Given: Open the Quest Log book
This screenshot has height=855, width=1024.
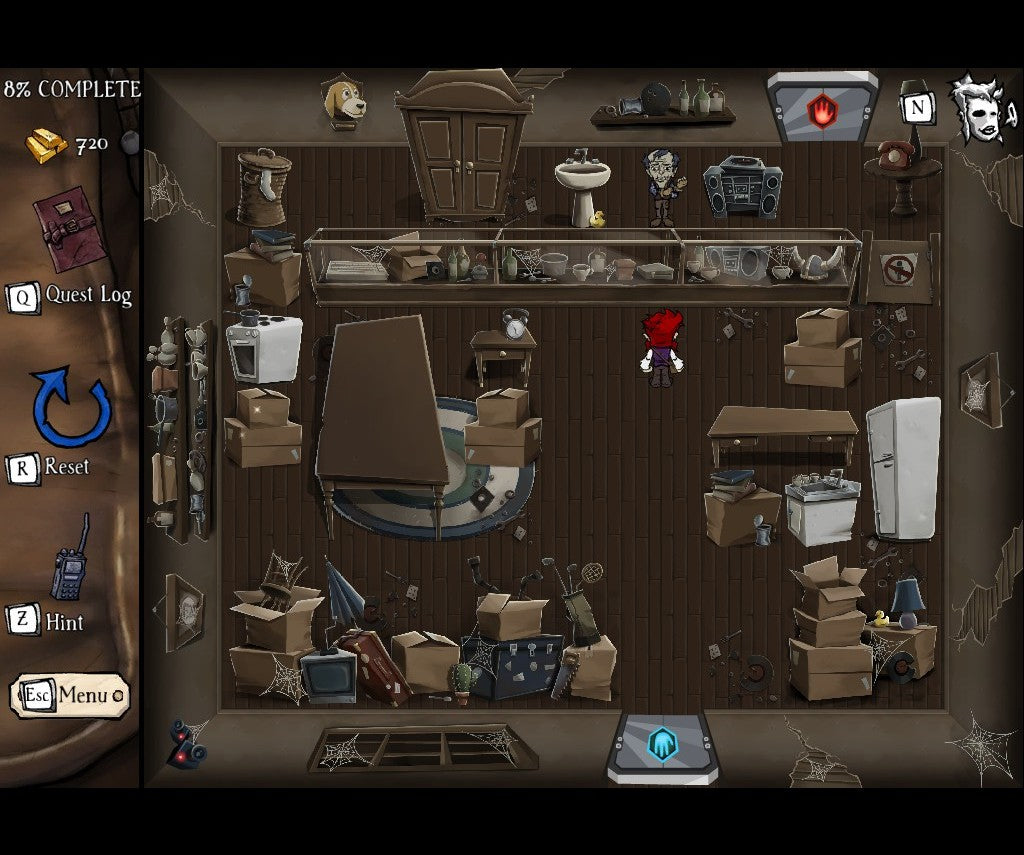Looking at the screenshot, I should [x=70, y=229].
